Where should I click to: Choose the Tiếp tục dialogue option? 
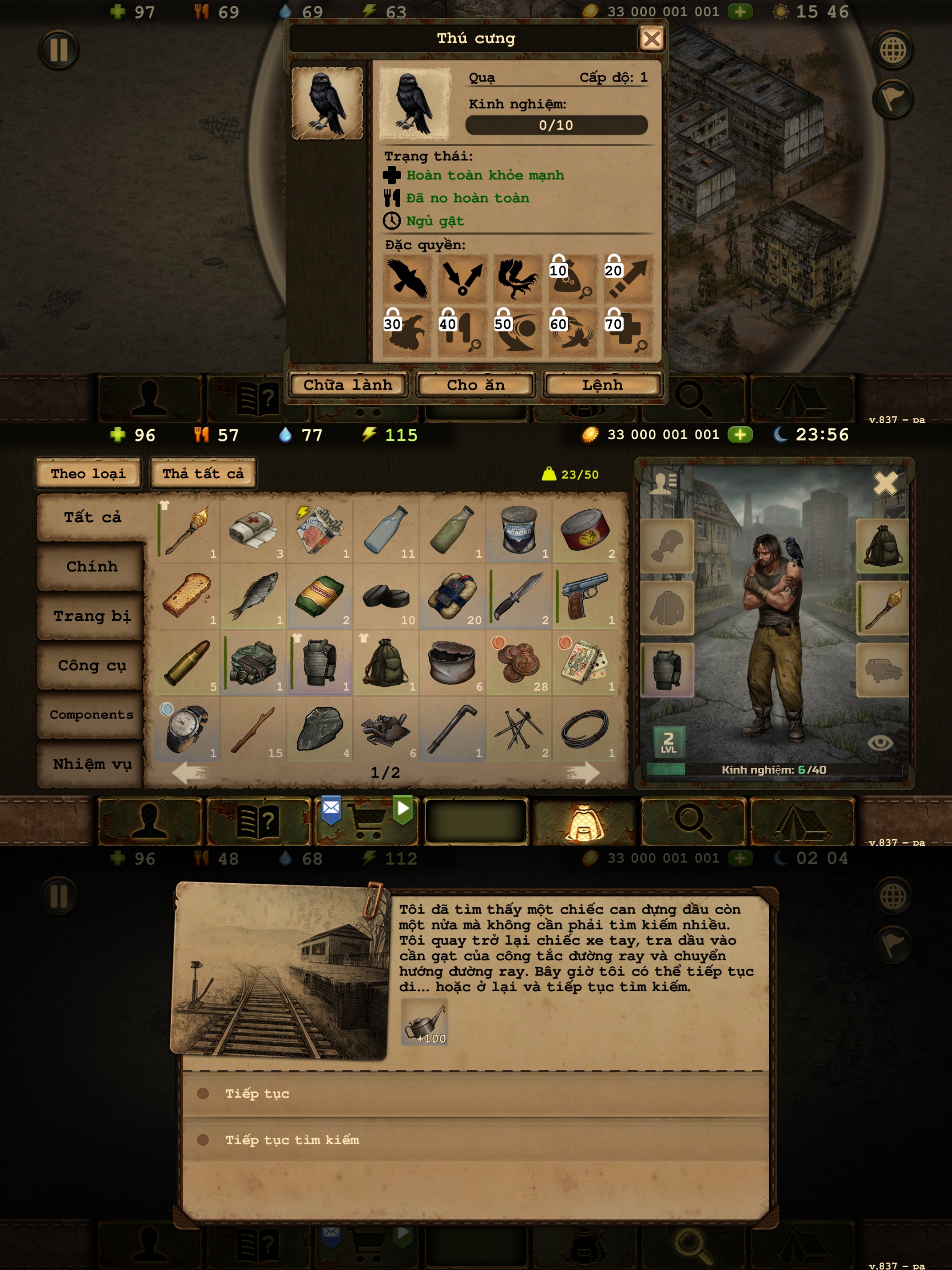pyautogui.click(x=257, y=1094)
